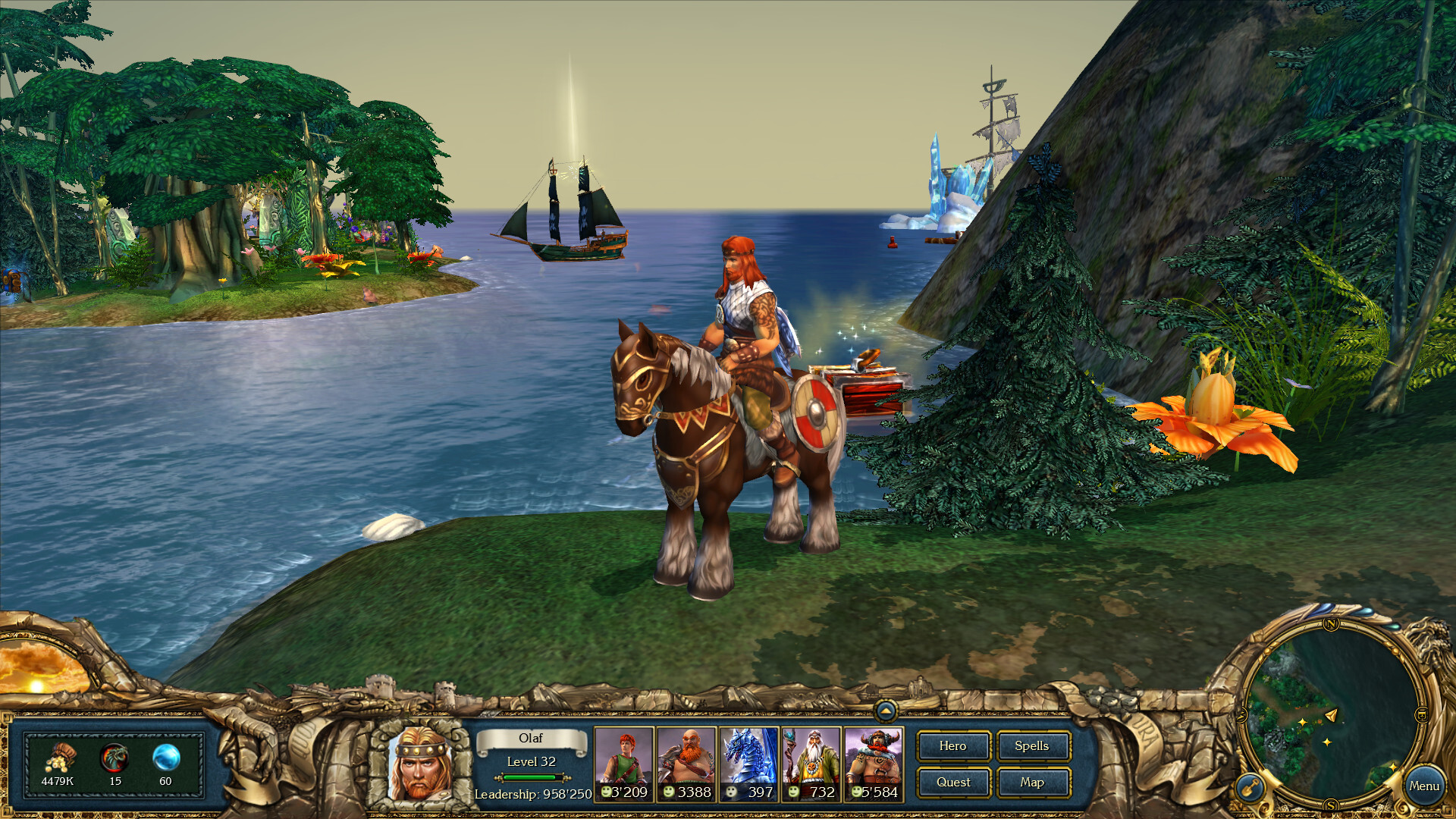Screen dimensions: 1456x819
Task: Click the gold coin sack icon
Action: tap(58, 758)
